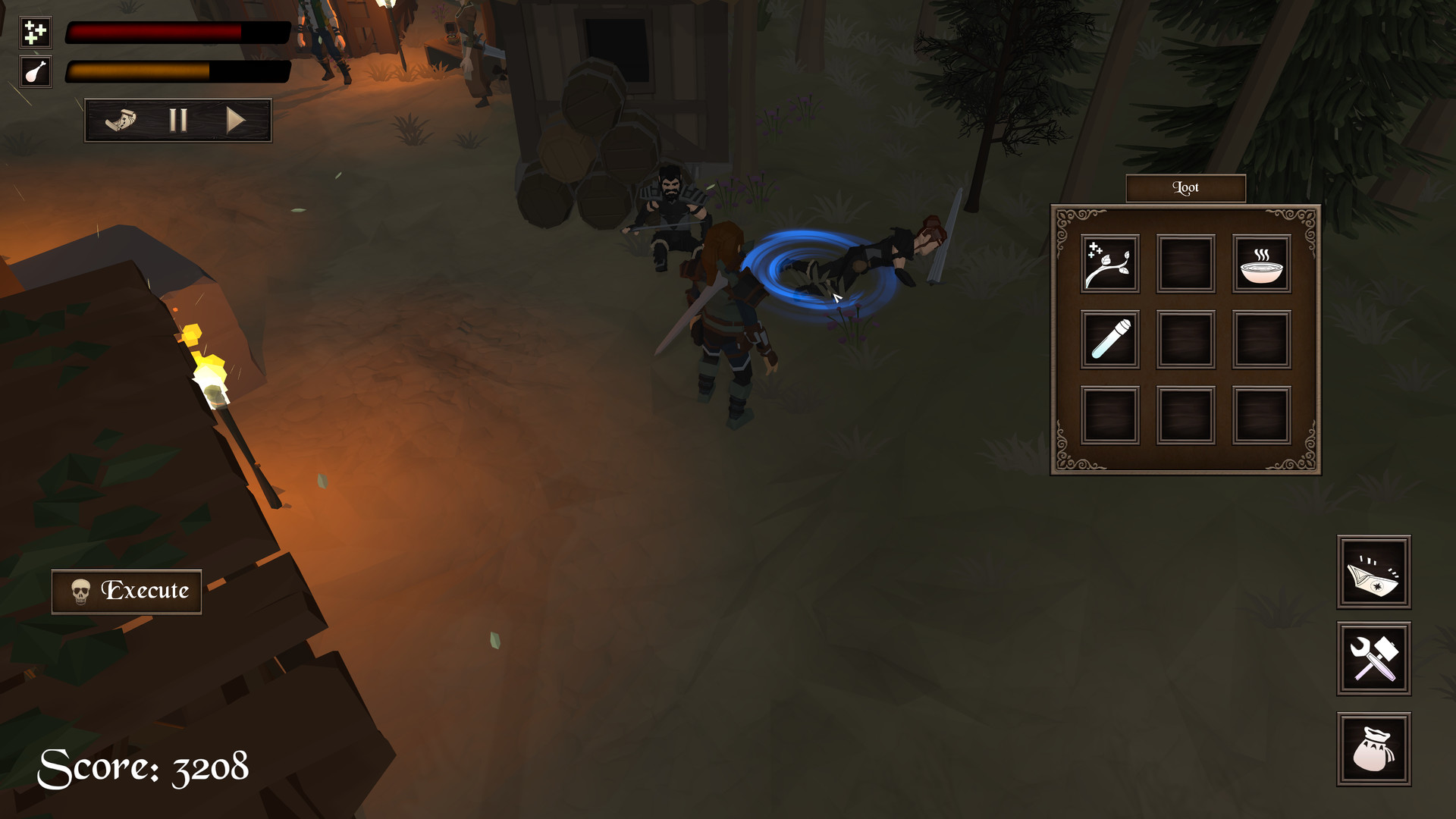This screenshot has width=1456, height=819.
Task: Click the healing crosses icon beside the health bar
Action: (x=34, y=32)
